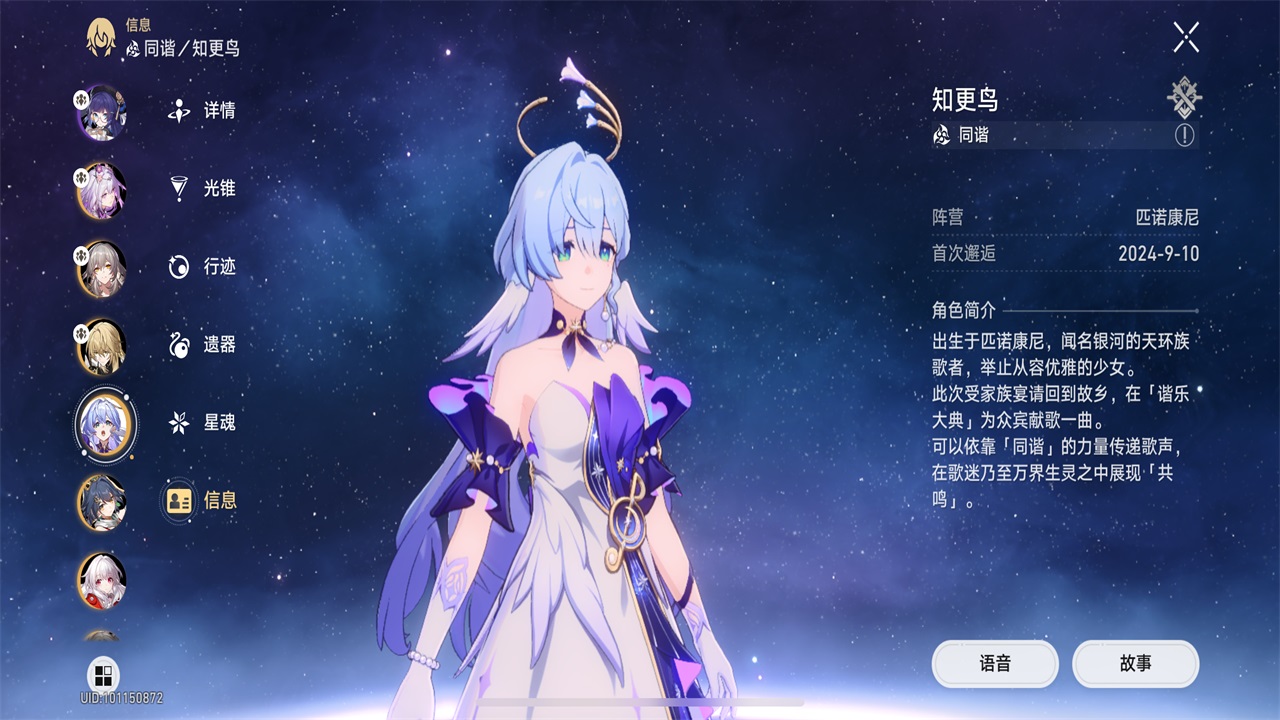Select the 遗器 relics tab
Viewport: 1280px width, 720px height.
[x=203, y=345]
